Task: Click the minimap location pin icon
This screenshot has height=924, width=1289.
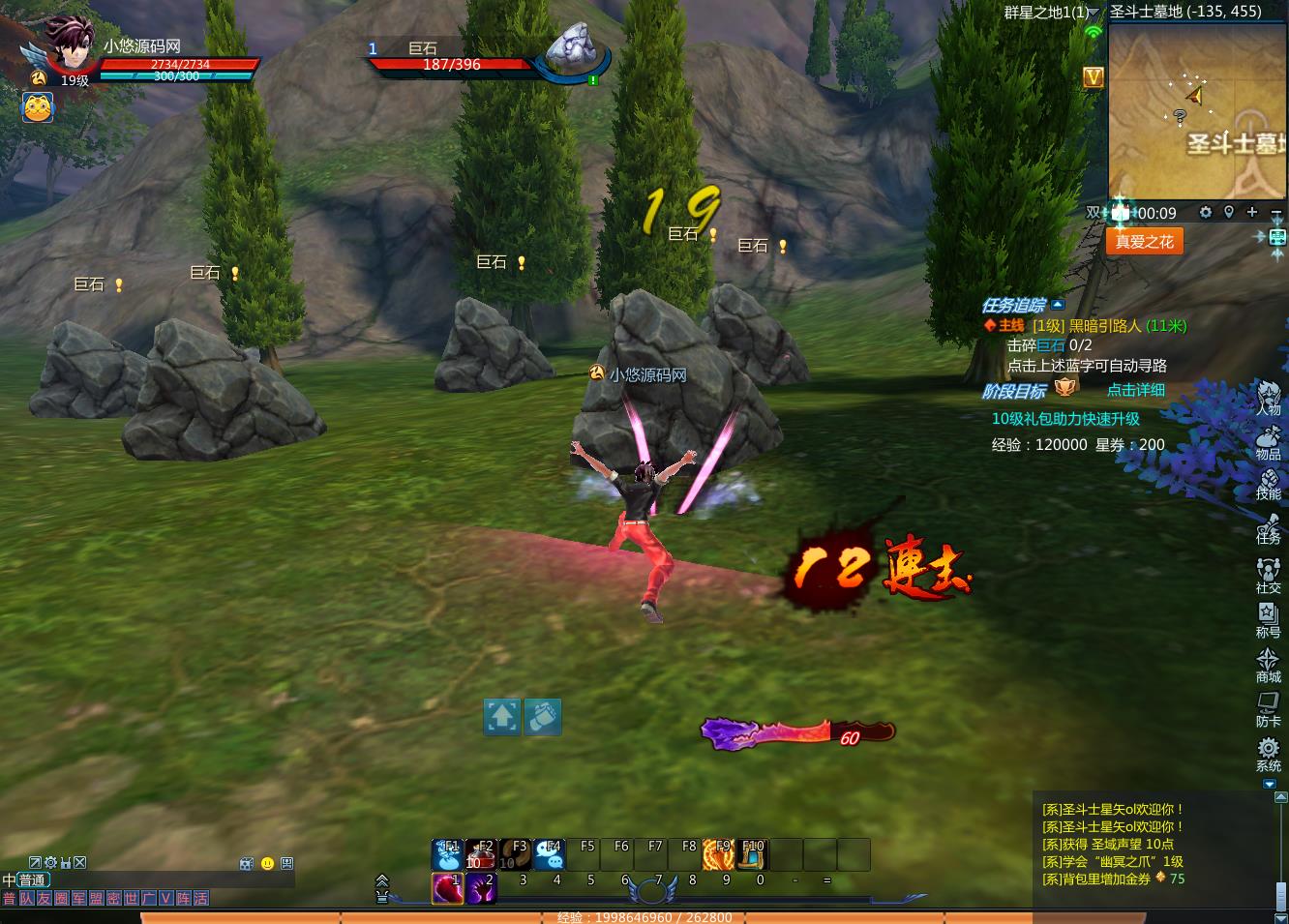Action: [x=1229, y=212]
